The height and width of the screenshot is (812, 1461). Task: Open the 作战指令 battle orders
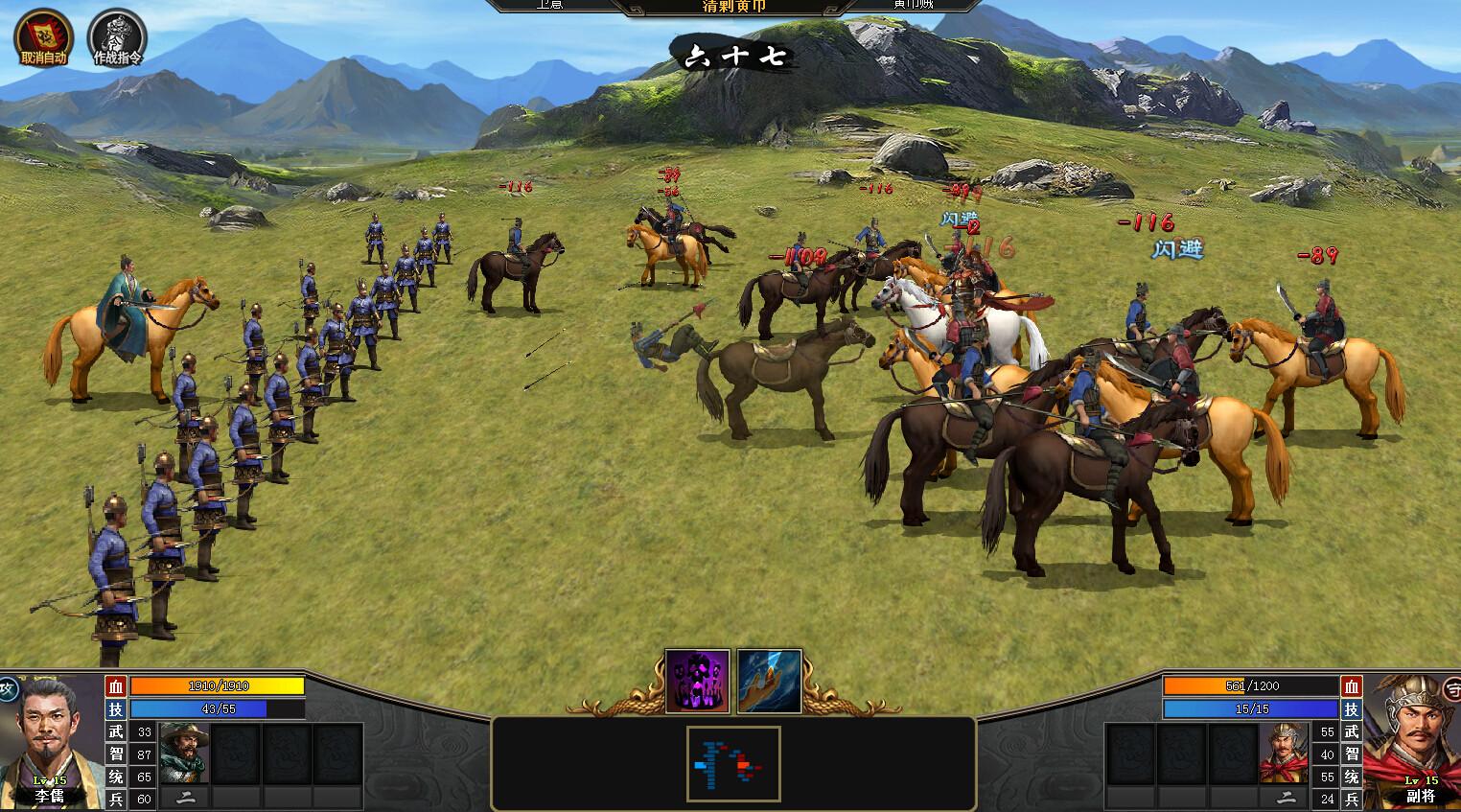117,36
